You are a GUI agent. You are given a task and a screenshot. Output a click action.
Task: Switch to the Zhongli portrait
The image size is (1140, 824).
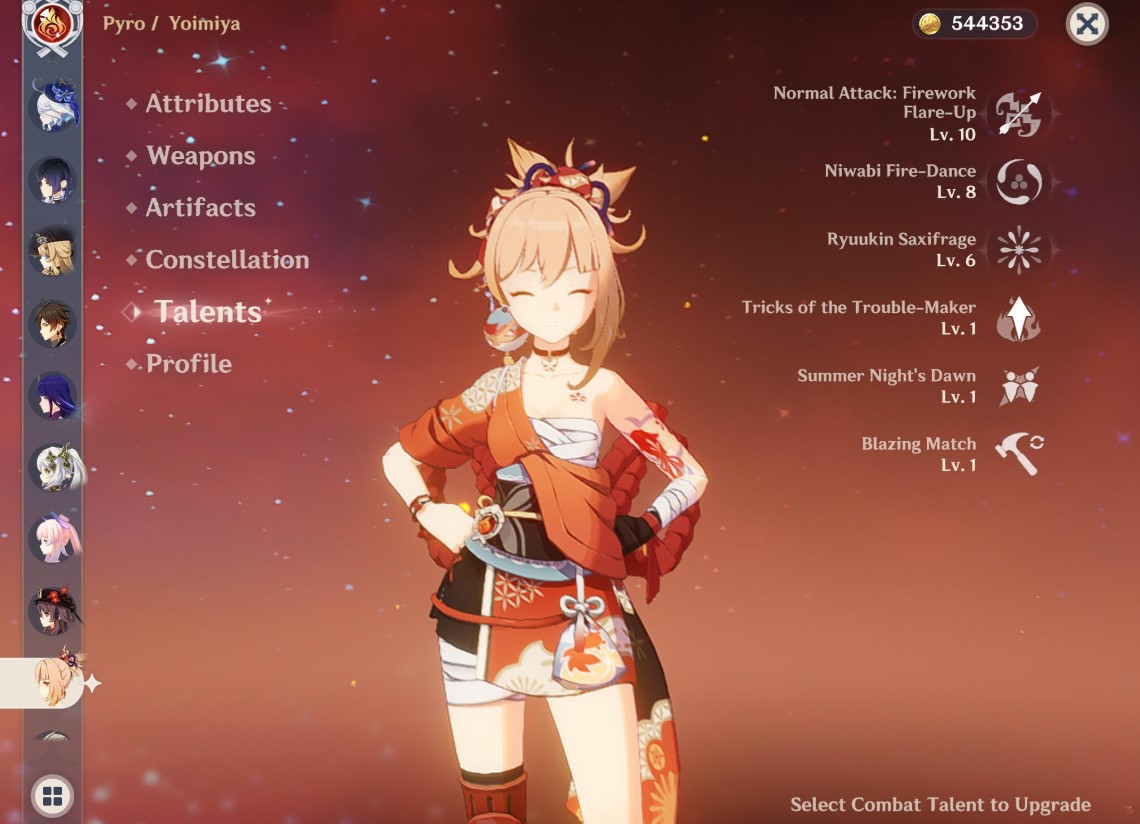[x=52, y=323]
